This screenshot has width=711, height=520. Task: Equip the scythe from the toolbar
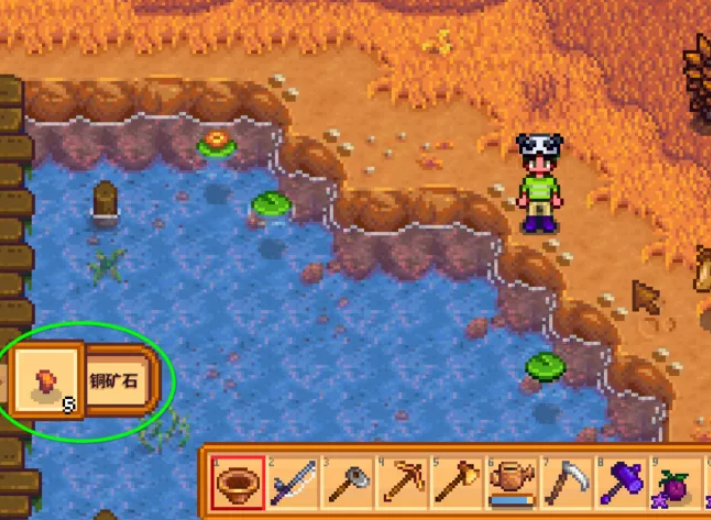(566, 484)
